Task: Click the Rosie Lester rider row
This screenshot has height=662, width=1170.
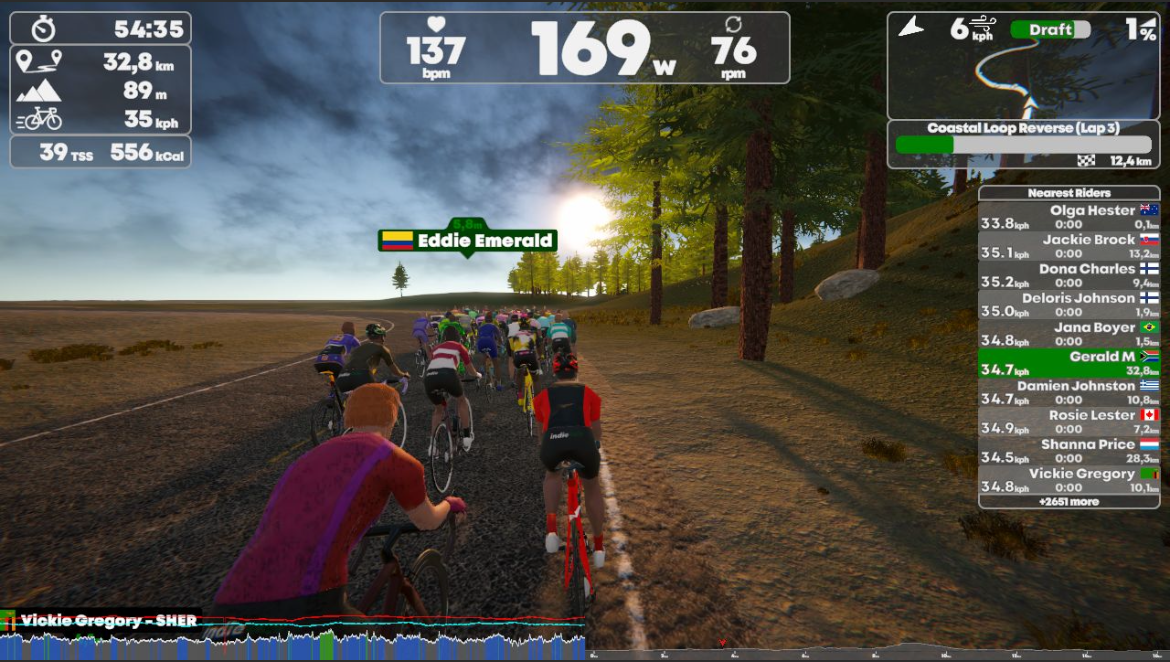Action: pos(1068,420)
